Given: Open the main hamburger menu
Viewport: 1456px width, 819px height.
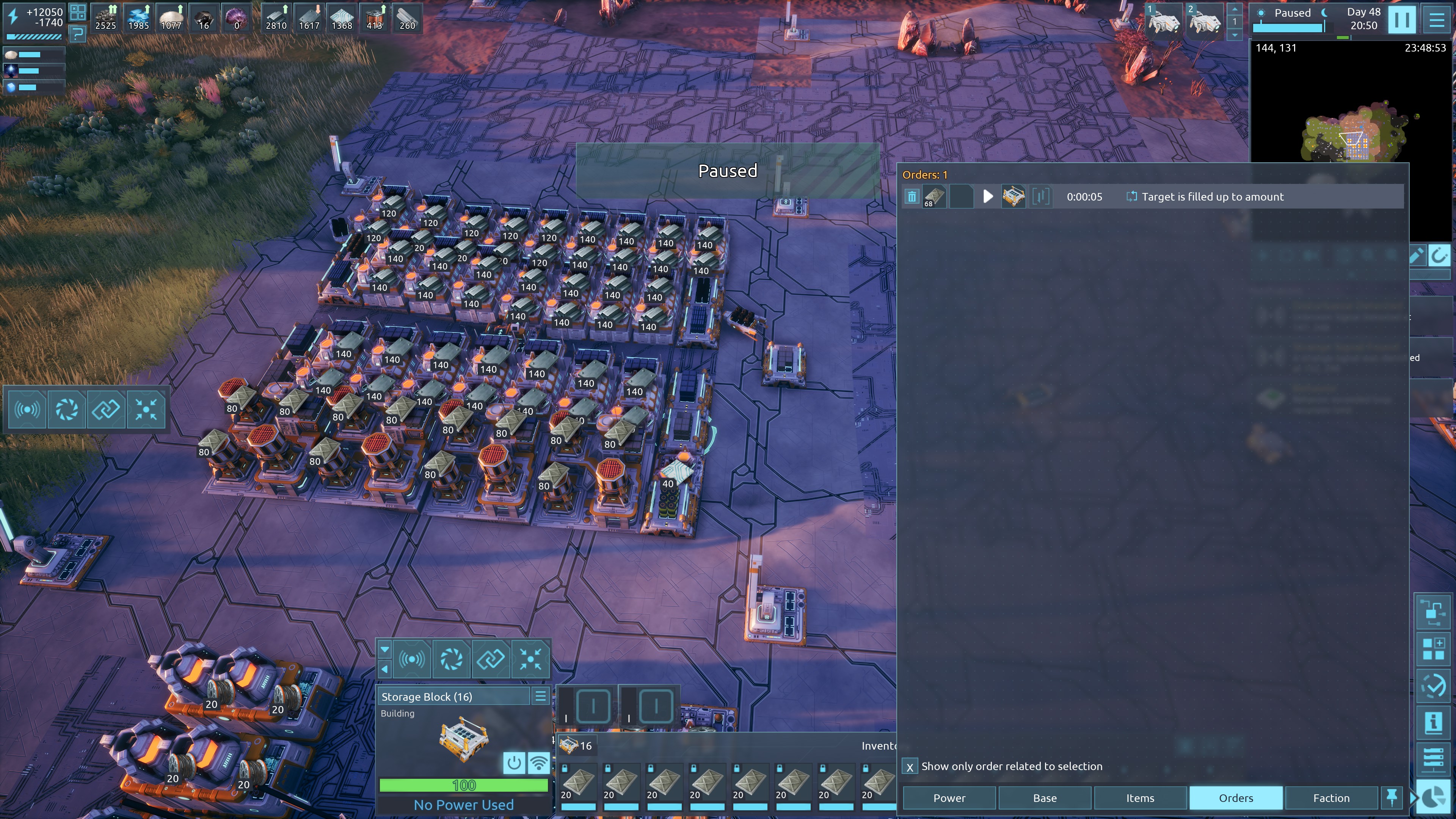Looking at the screenshot, I should [1436, 19].
